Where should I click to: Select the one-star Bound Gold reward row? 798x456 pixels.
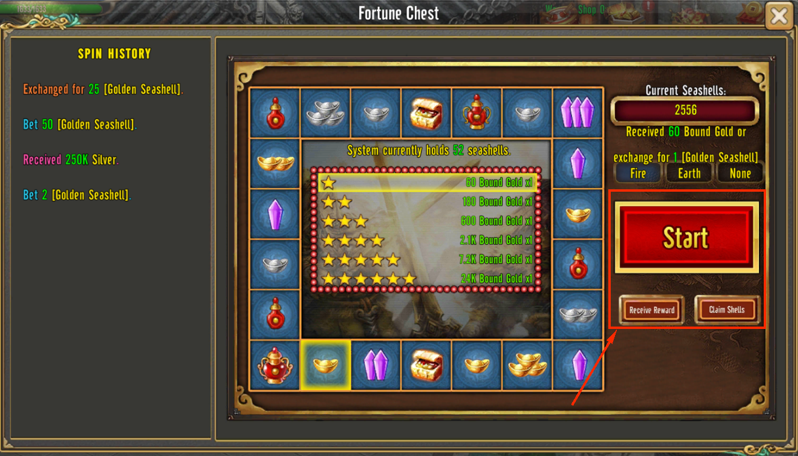pos(428,183)
